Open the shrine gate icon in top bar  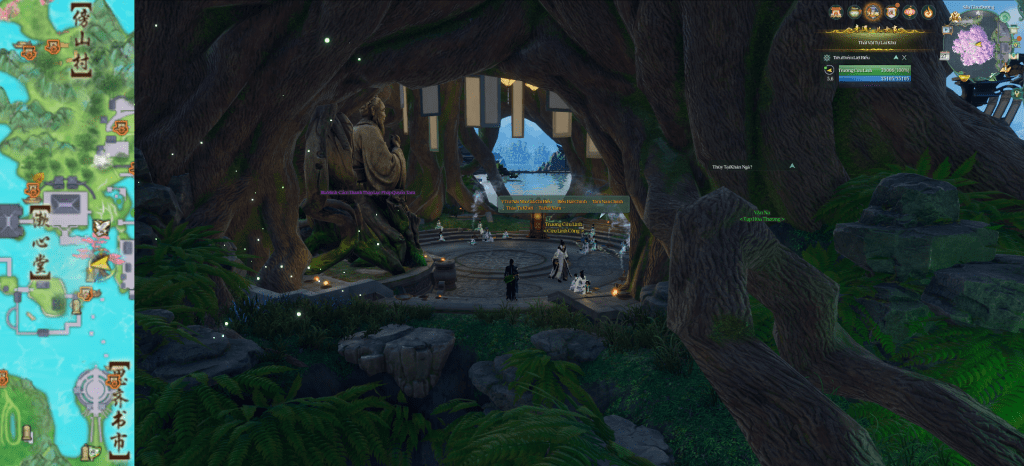point(836,12)
